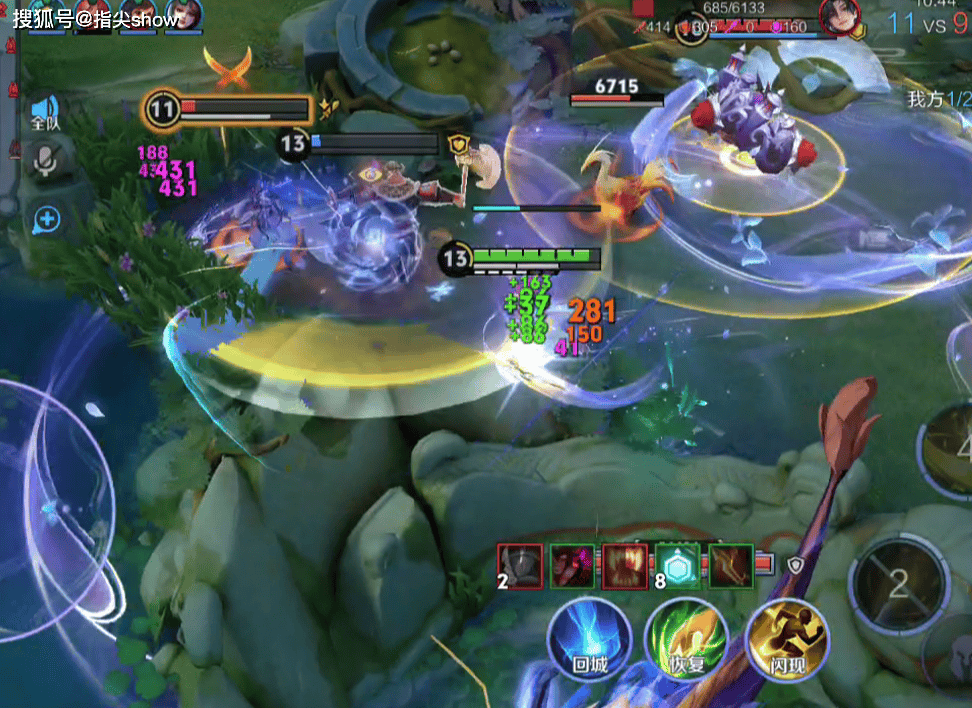Select the enemy hero portrait at top

[x=840, y=17]
